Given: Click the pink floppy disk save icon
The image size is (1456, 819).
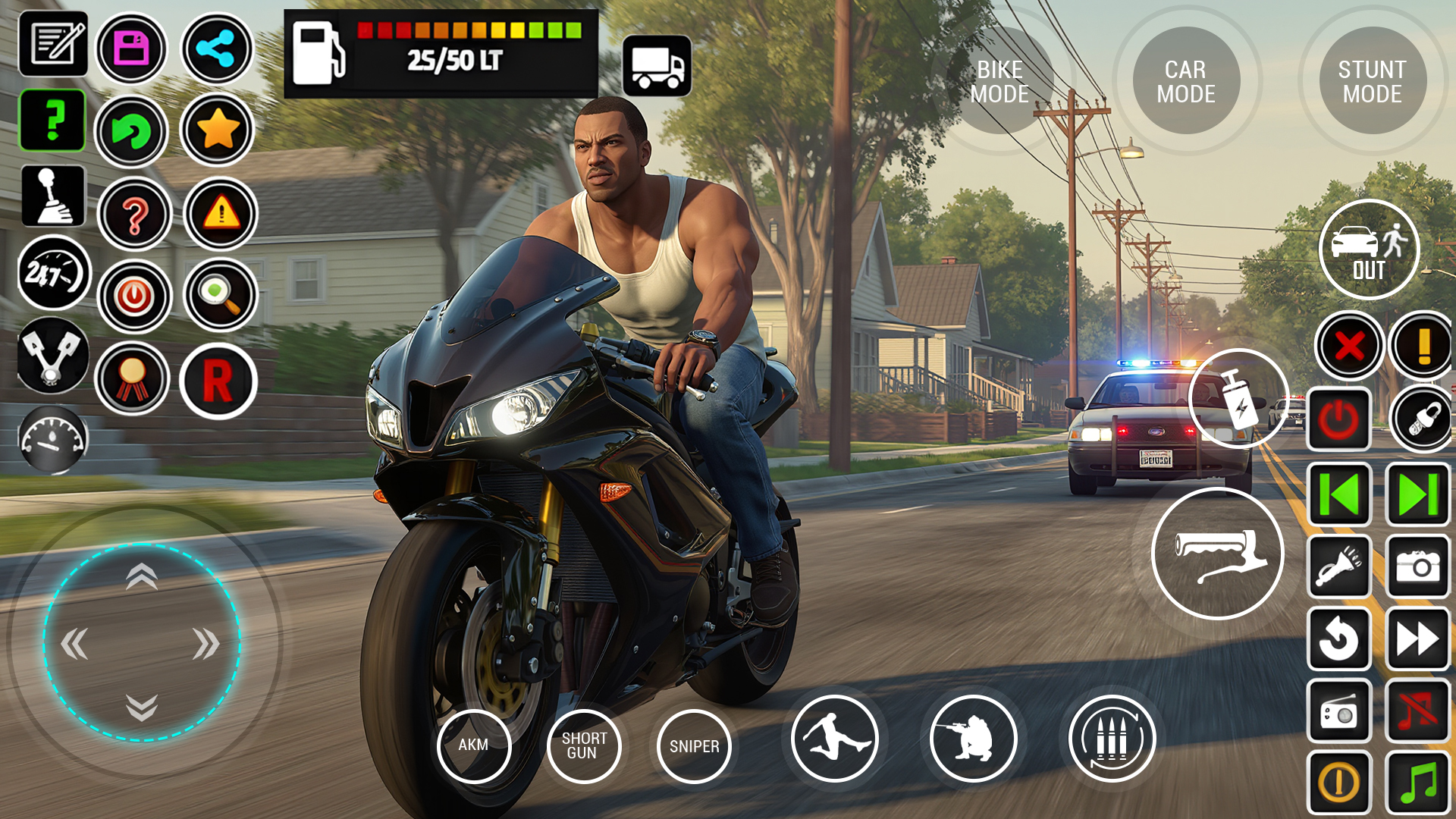Looking at the screenshot, I should [132, 49].
